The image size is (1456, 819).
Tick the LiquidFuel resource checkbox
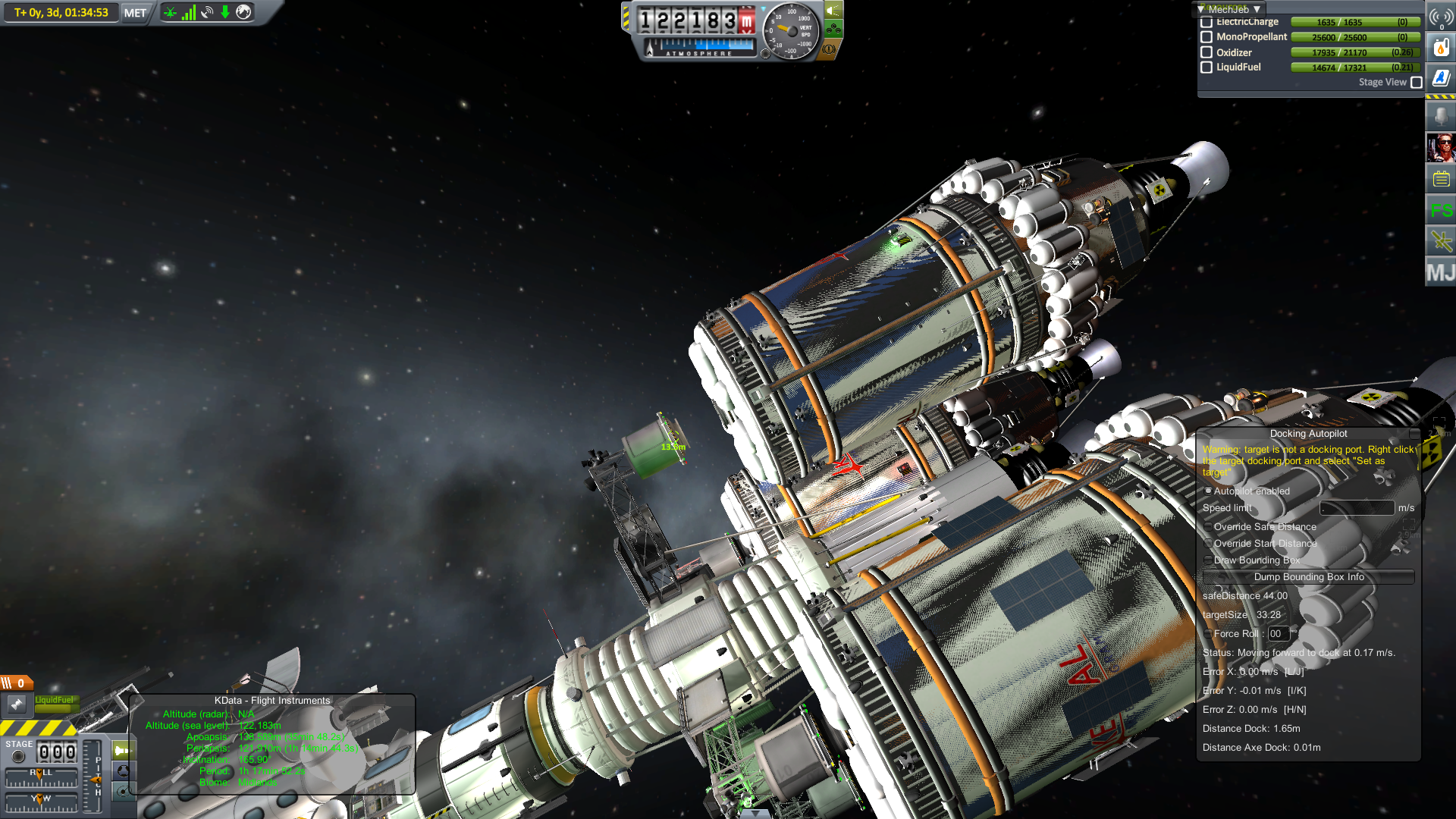[x=1207, y=67]
